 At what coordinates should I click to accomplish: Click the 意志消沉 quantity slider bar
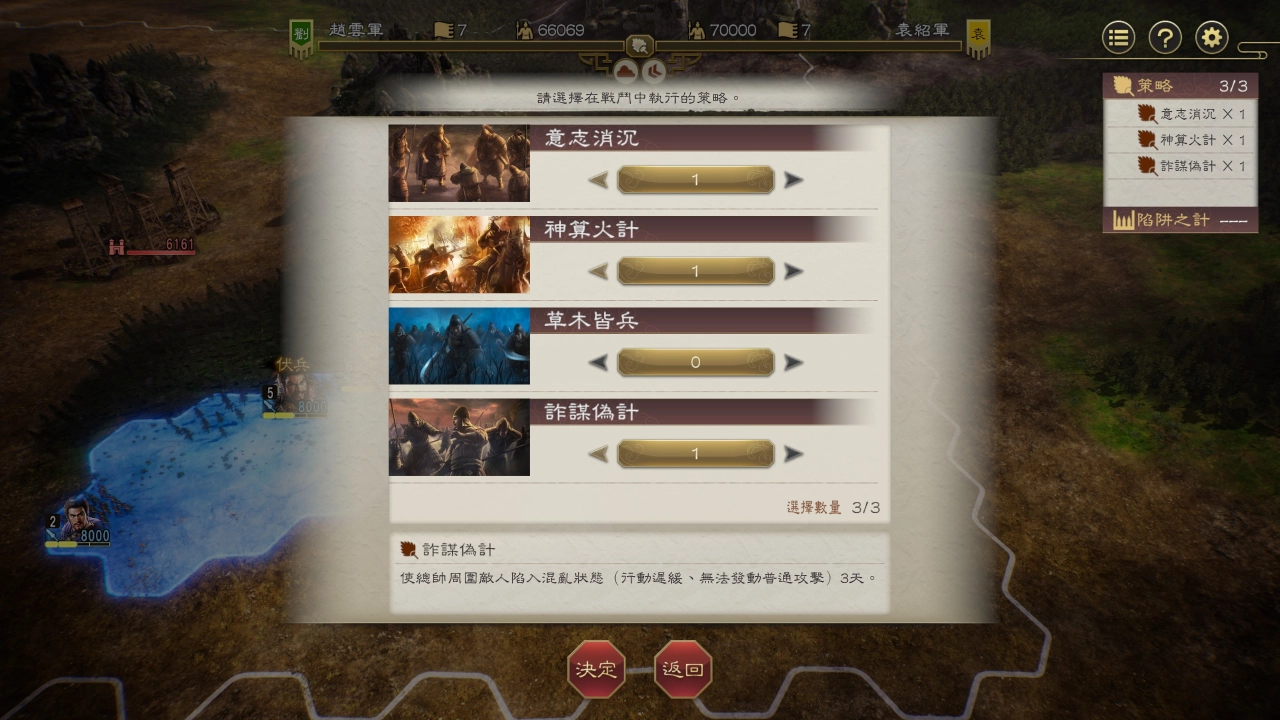pyautogui.click(x=694, y=180)
